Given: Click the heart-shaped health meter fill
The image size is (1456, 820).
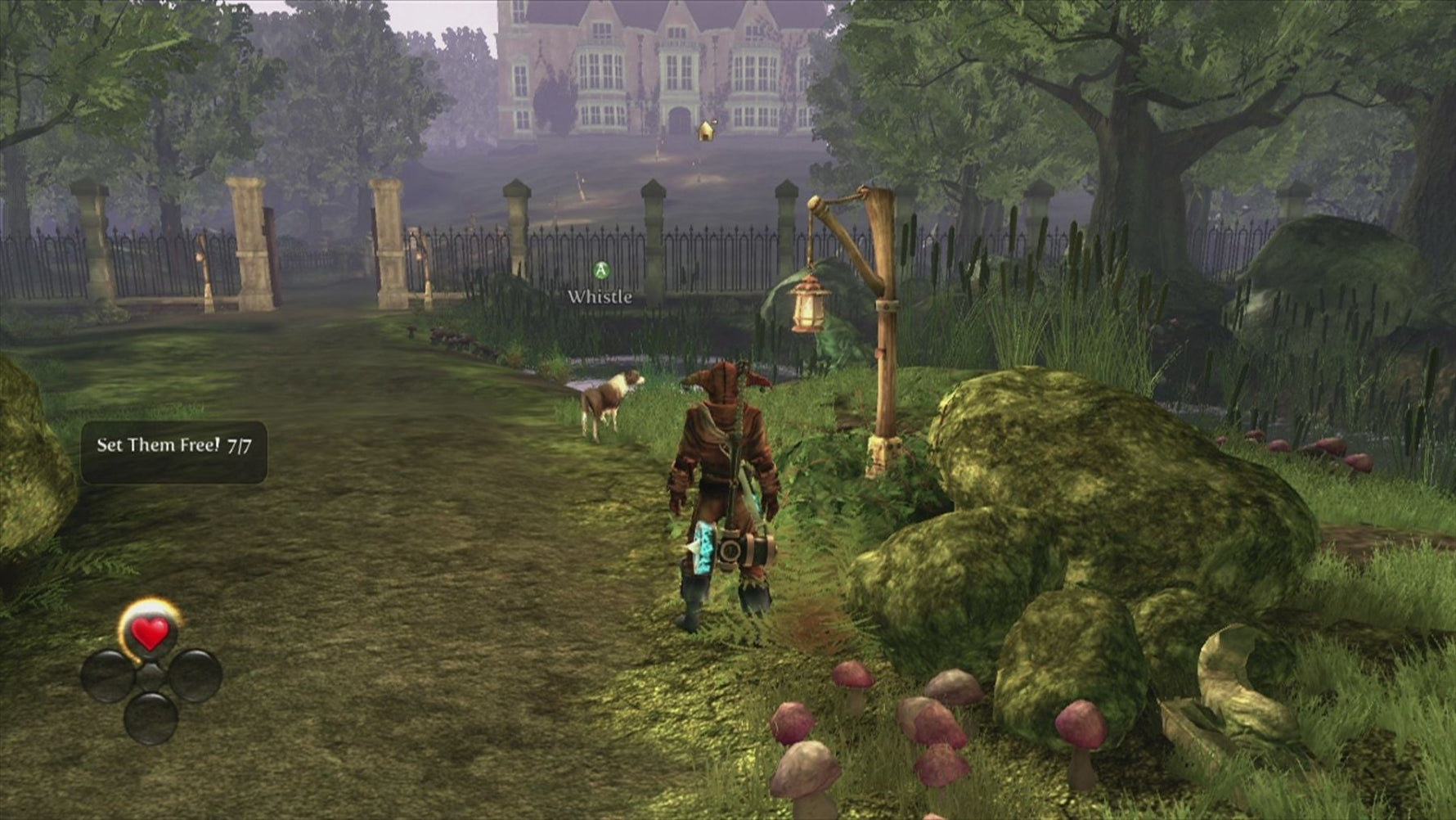Looking at the screenshot, I should [x=150, y=632].
